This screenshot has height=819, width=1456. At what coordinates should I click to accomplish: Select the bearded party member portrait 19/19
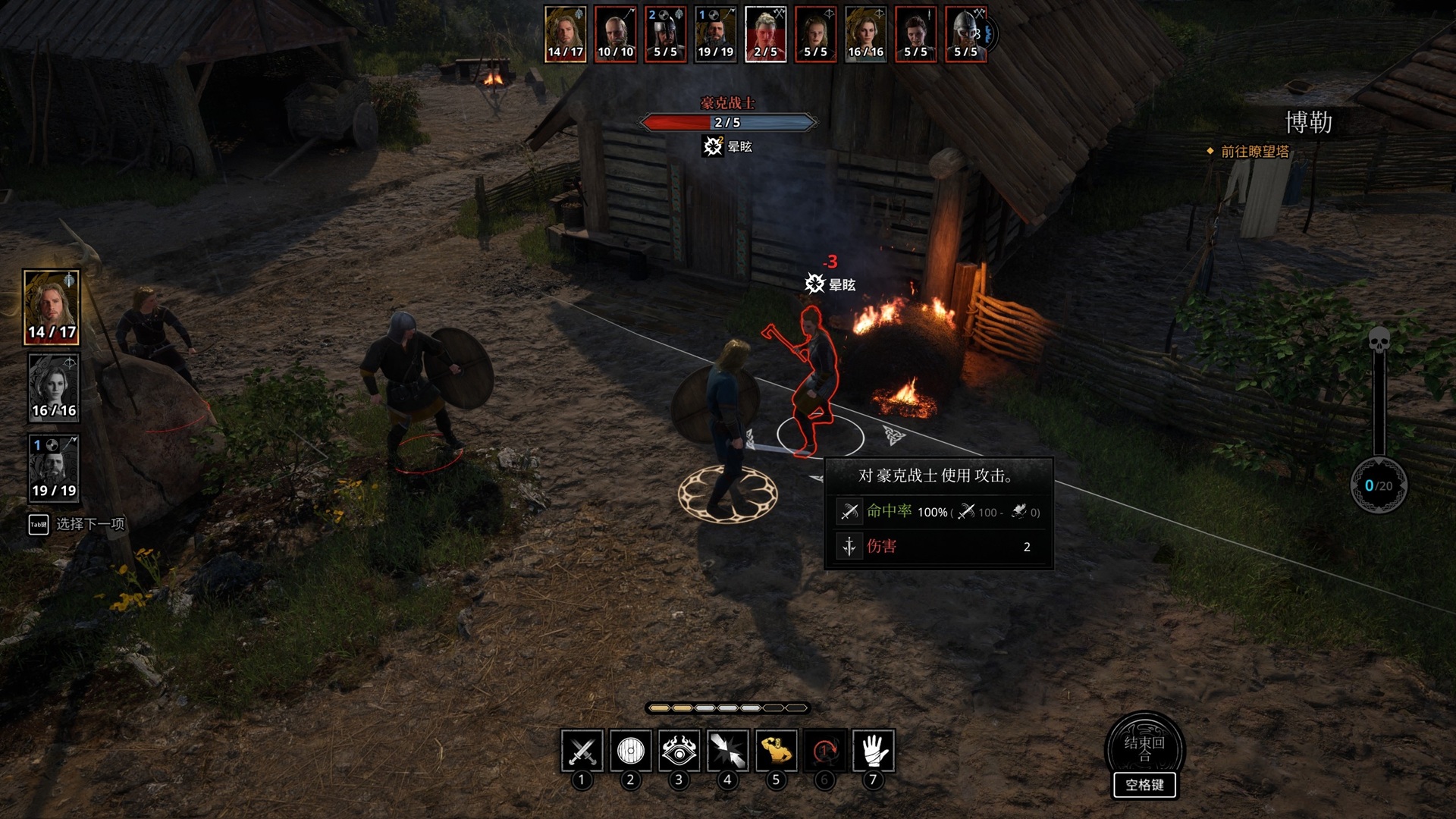point(53,467)
